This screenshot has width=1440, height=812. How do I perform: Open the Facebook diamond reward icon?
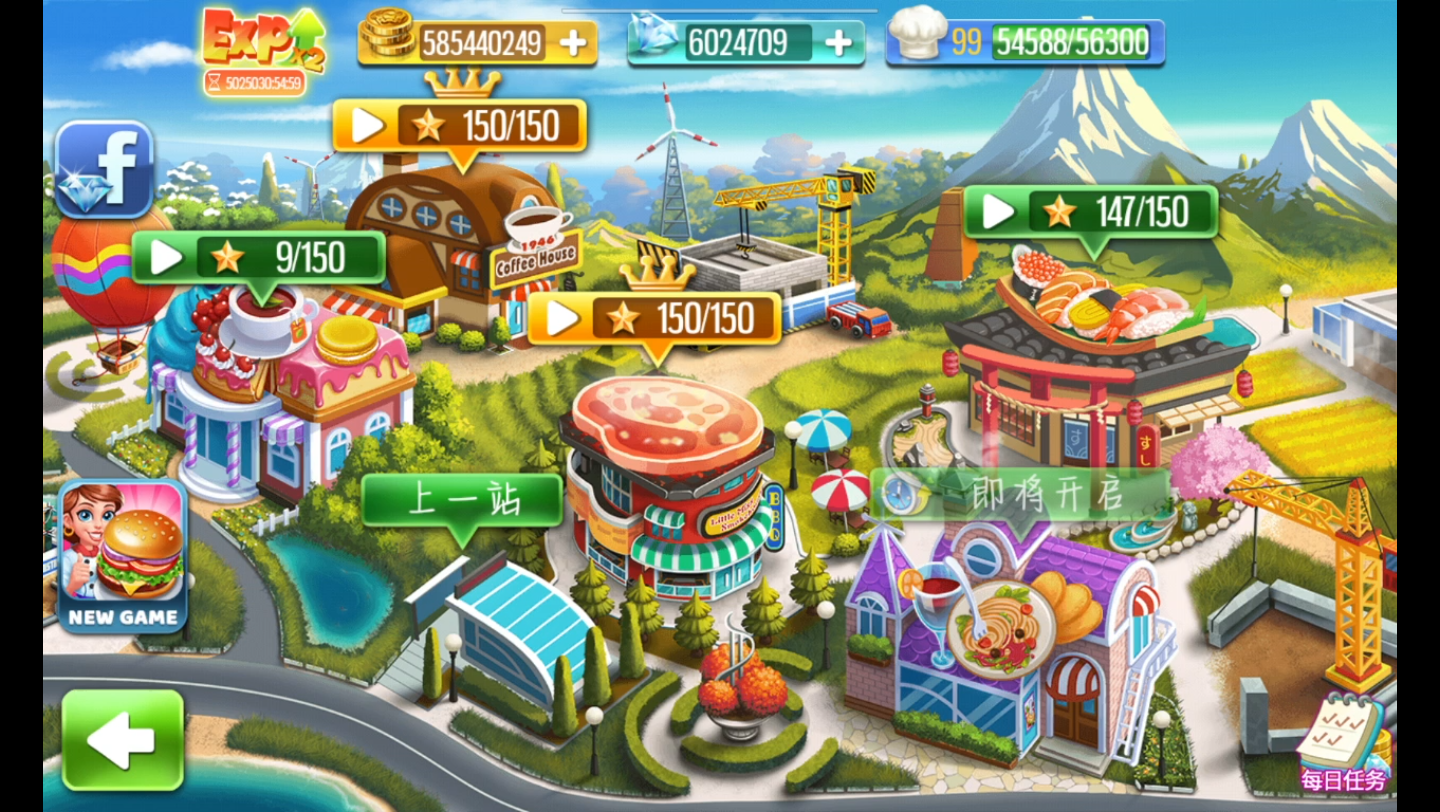coord(104,169)
